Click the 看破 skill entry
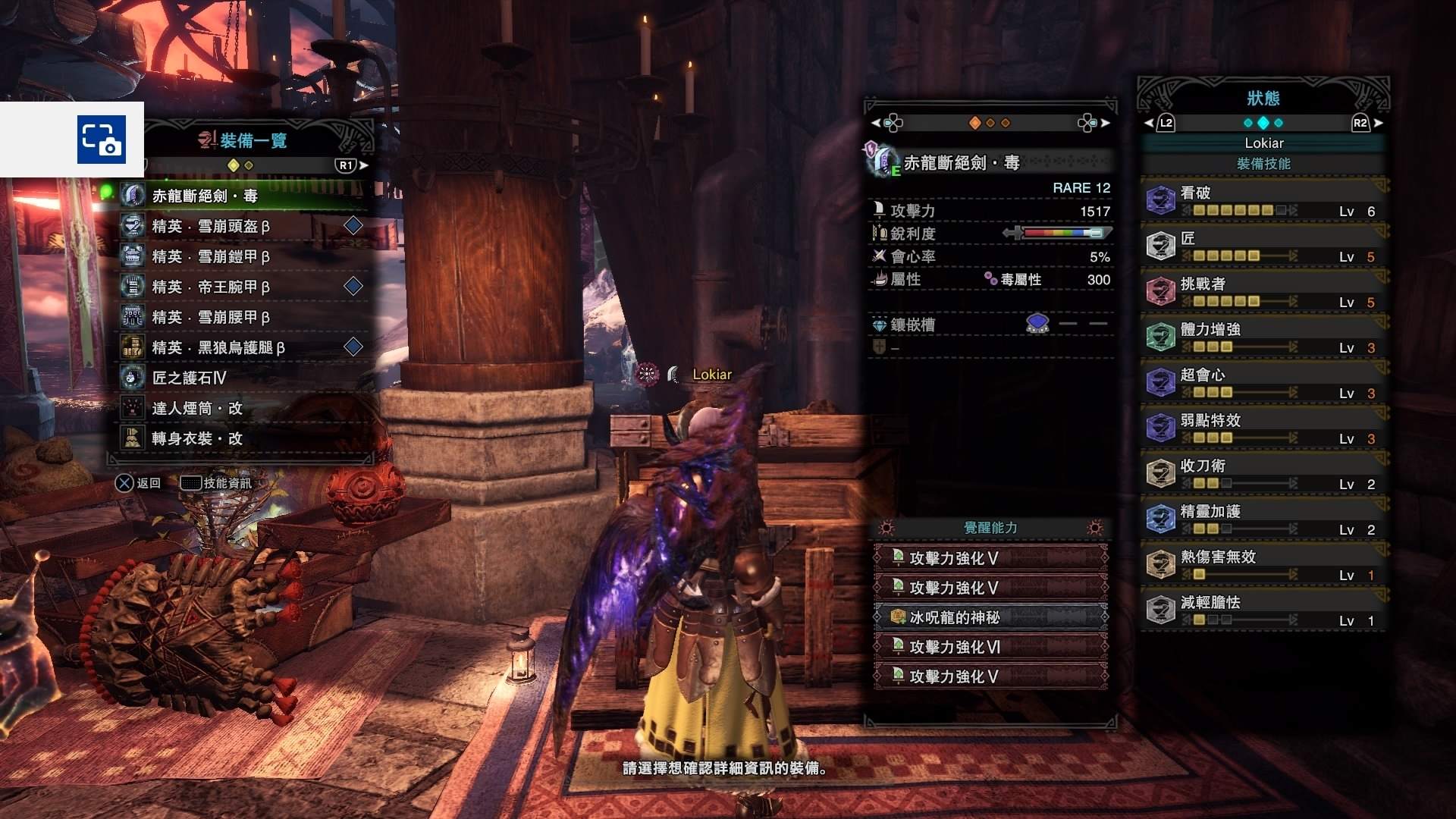This screenshot has width=1456, height=819. click(x=1263, y=201)
